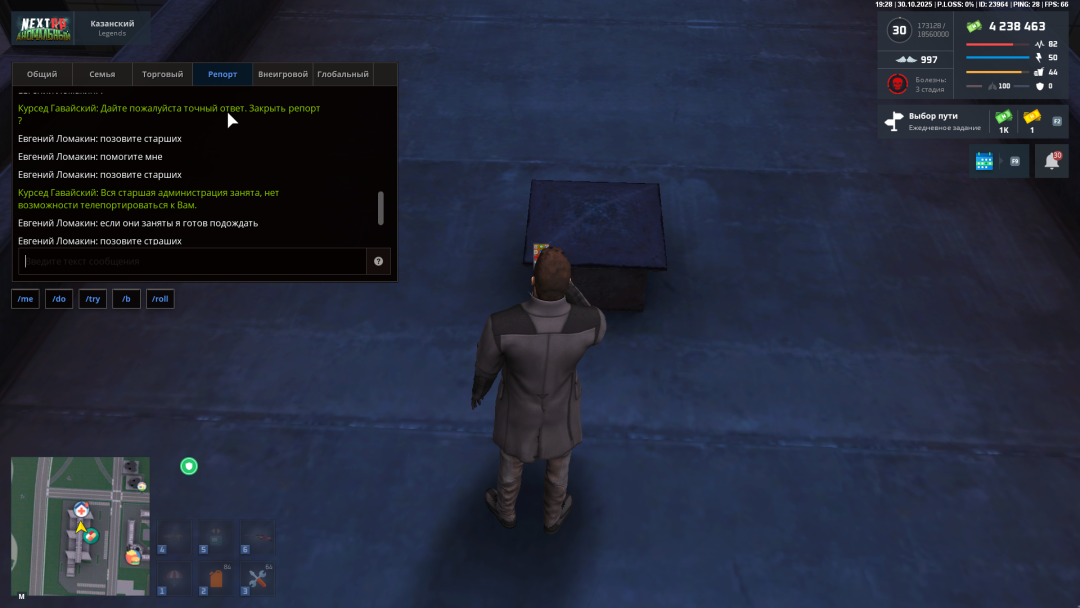
Task: Click the question mark help button in chat
Action: coord(379,261)
